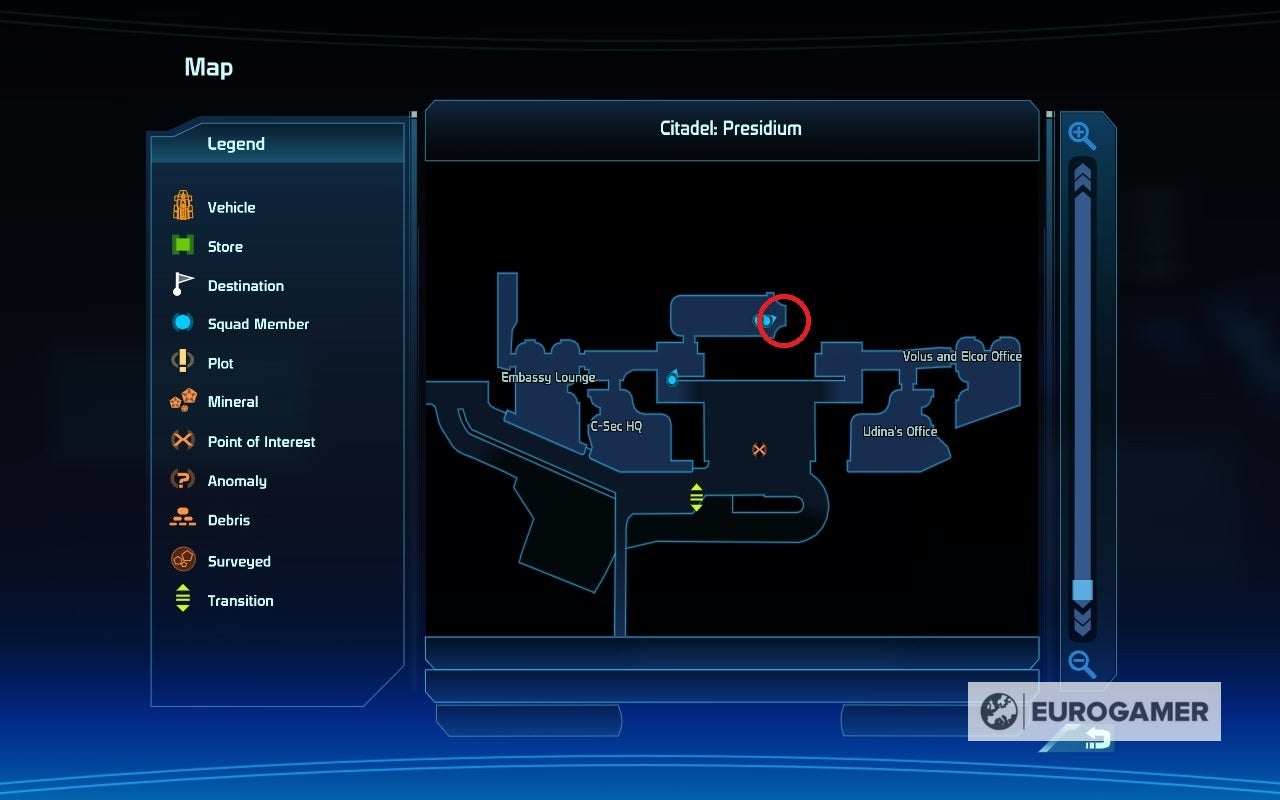The width and height of the screenshot is (1280, 800).
Task: Click the Store icon in the Legend
Action: click(x=181, y=244)
